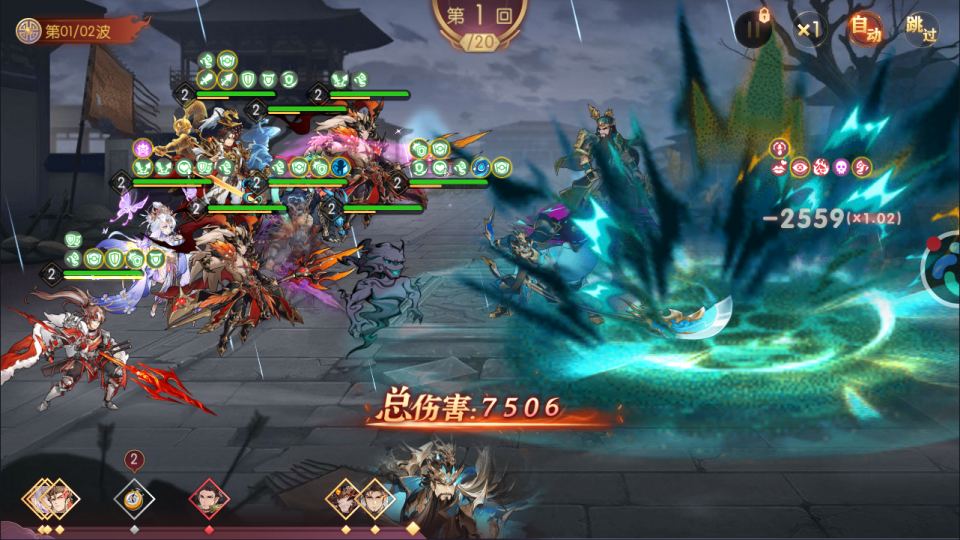
Task: Select the red-framed enemy portrait on the turn bar
Action: pyautogui.click(x=208, y=496)
